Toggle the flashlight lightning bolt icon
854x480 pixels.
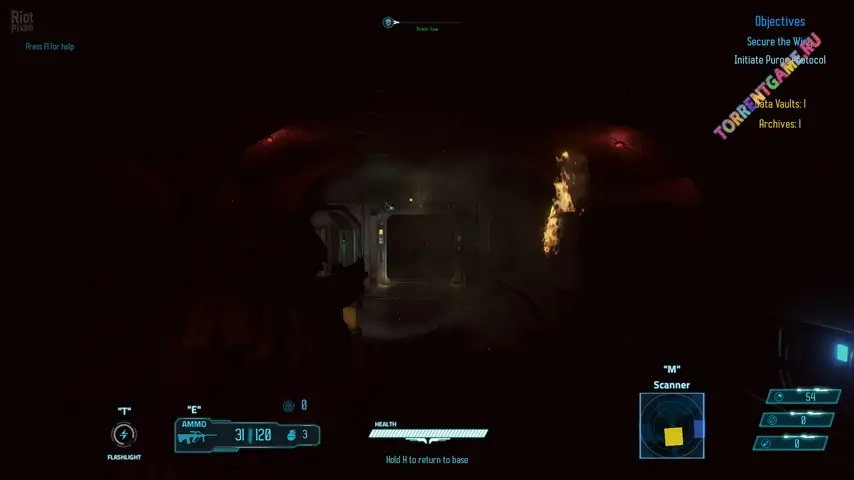point(124,435)
